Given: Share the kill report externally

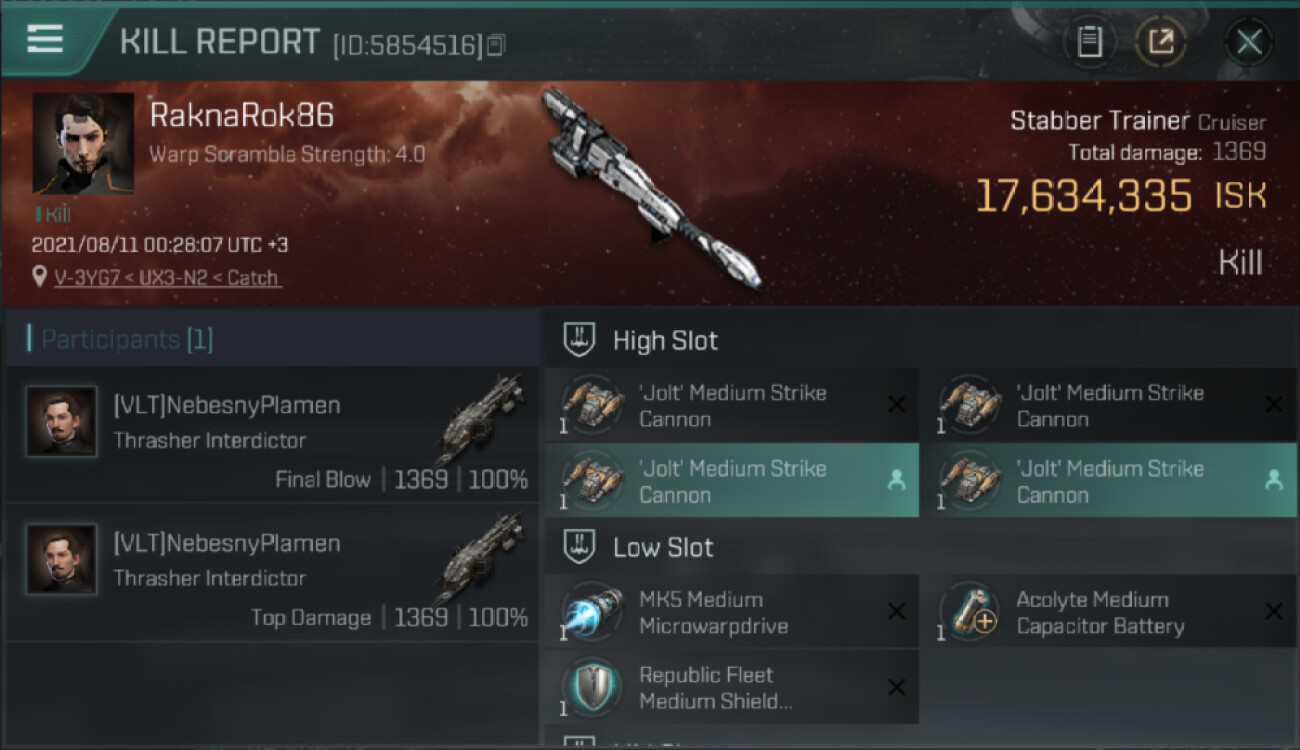Looking at the screenshot, I should click(1160, 42).
